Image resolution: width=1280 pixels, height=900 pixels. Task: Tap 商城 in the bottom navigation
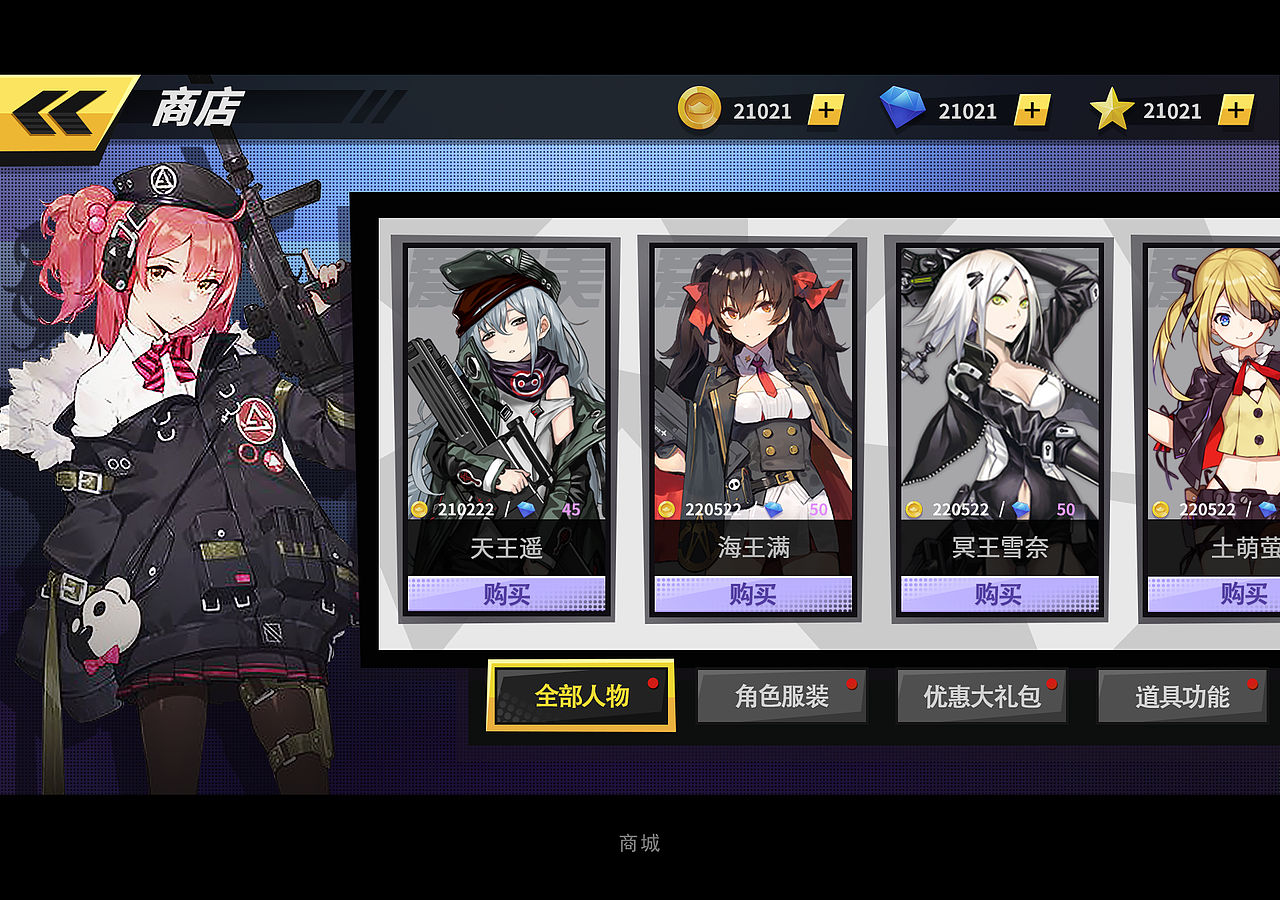point(638,843)
